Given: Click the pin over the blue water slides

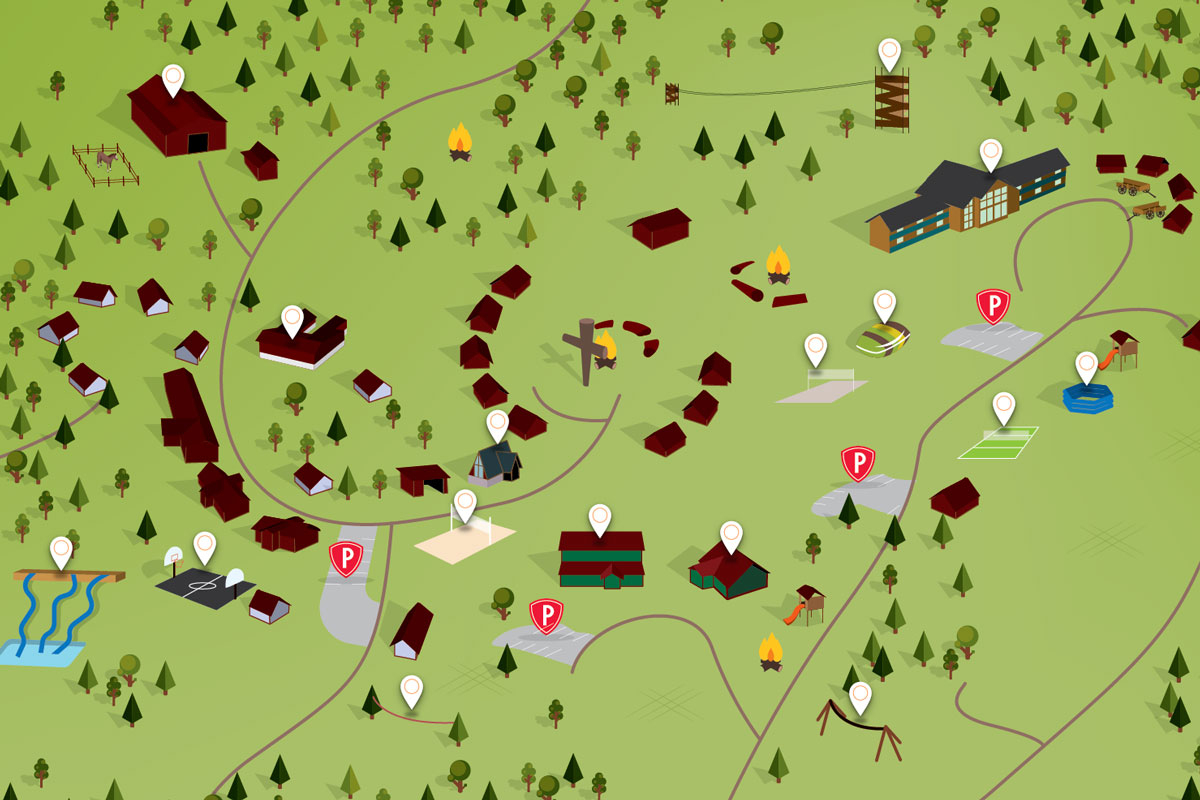Looking at the screenshot, I should tap(62, 551).
